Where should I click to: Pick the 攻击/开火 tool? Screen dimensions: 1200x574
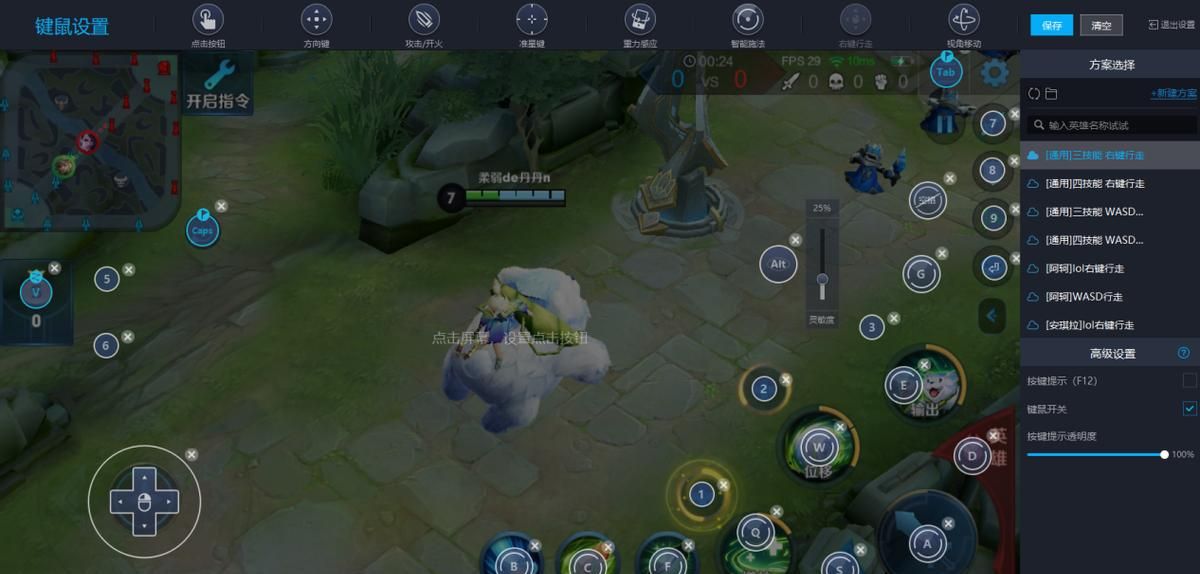[x=424, y=26]
